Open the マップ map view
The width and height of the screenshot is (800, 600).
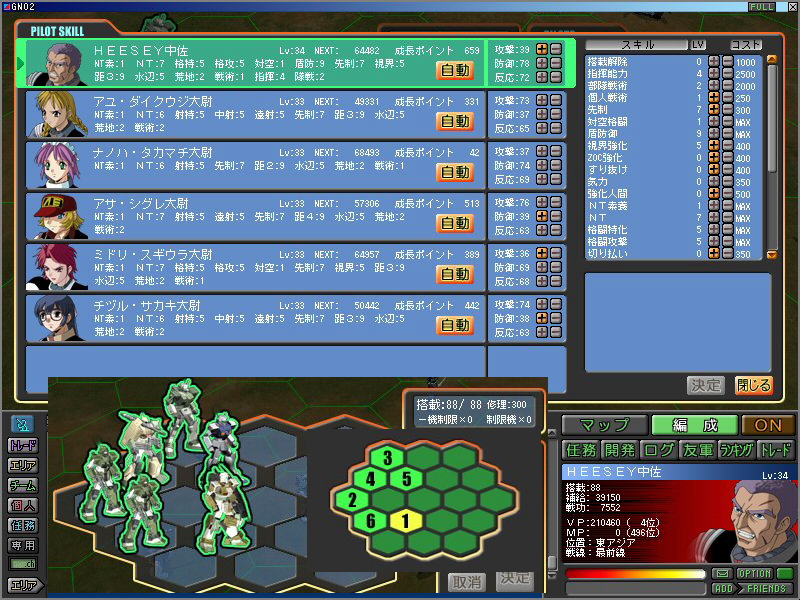point(603,425)
